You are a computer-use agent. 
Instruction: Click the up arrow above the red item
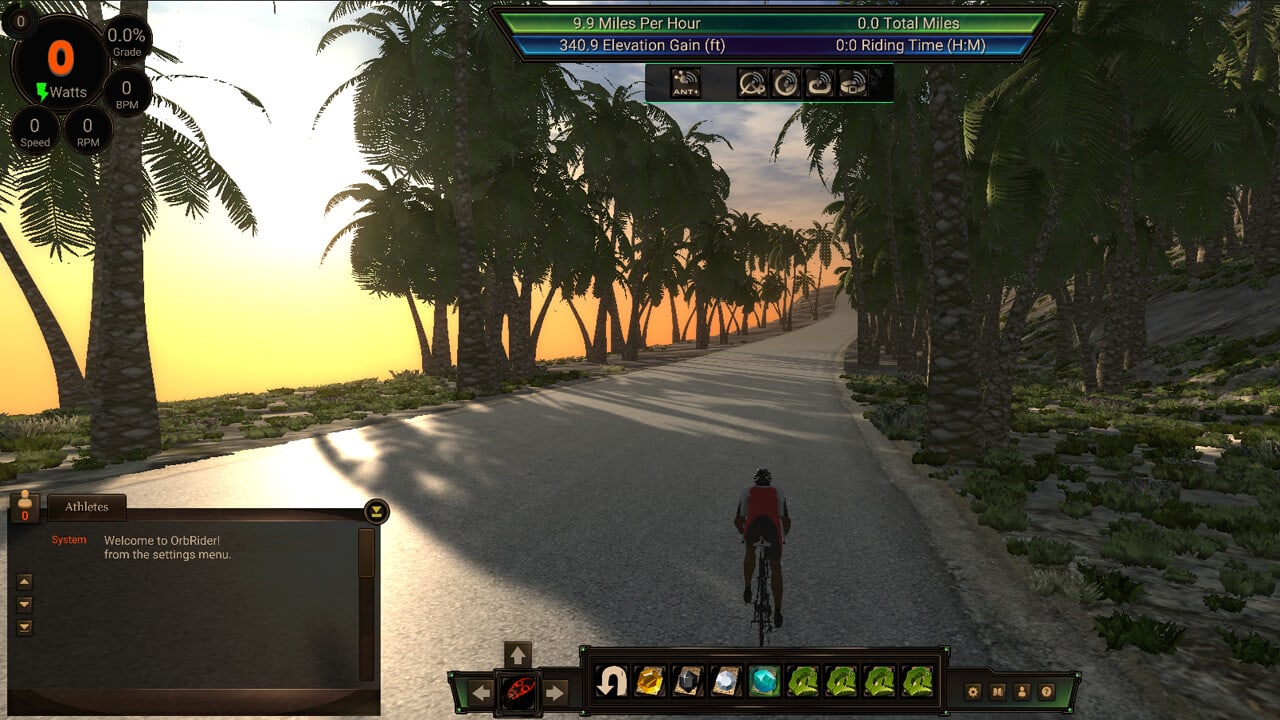(x=517, y=655)
